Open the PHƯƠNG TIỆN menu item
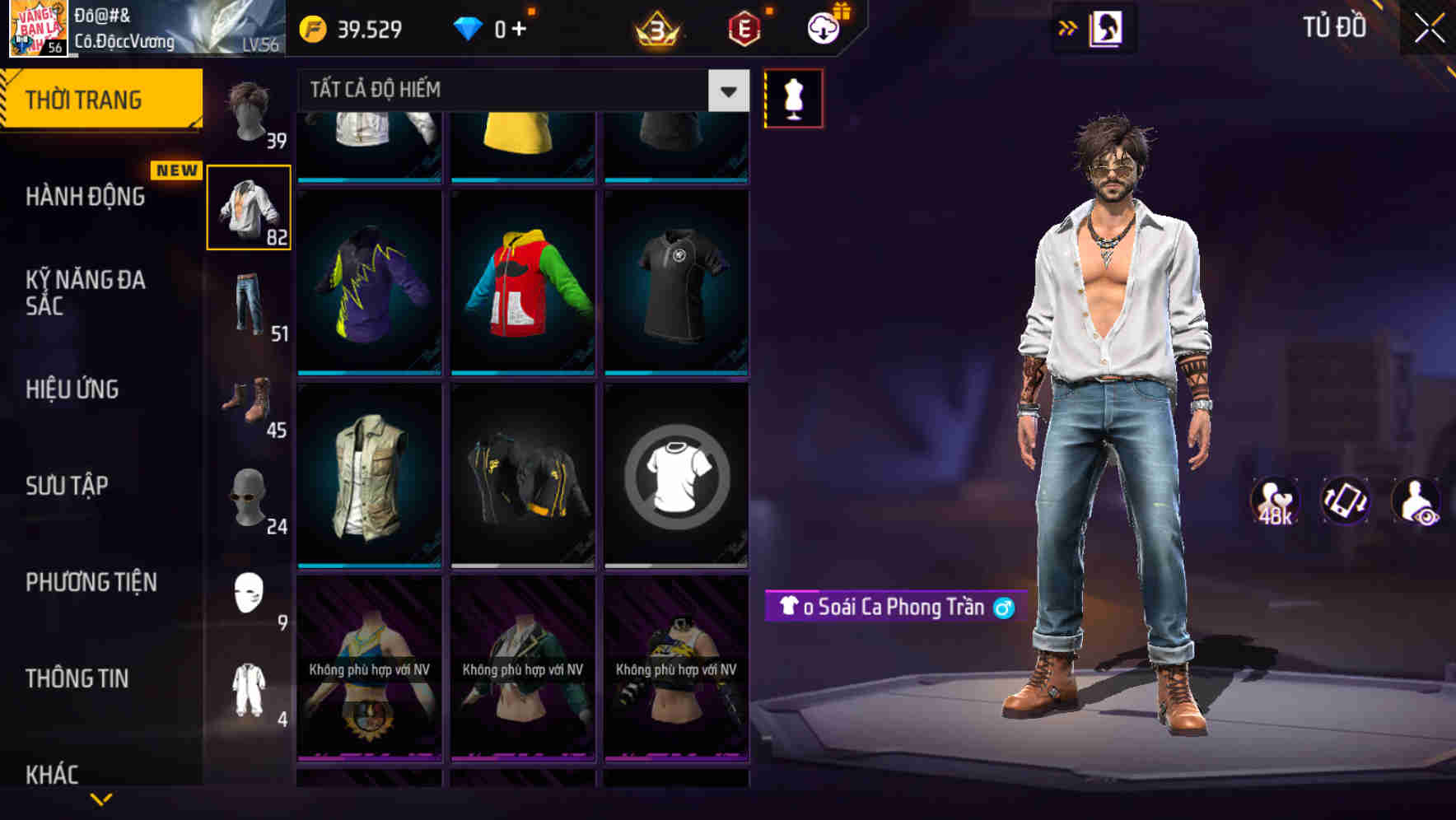This screenshot has width=1456, height=820. tap(91, 582)
